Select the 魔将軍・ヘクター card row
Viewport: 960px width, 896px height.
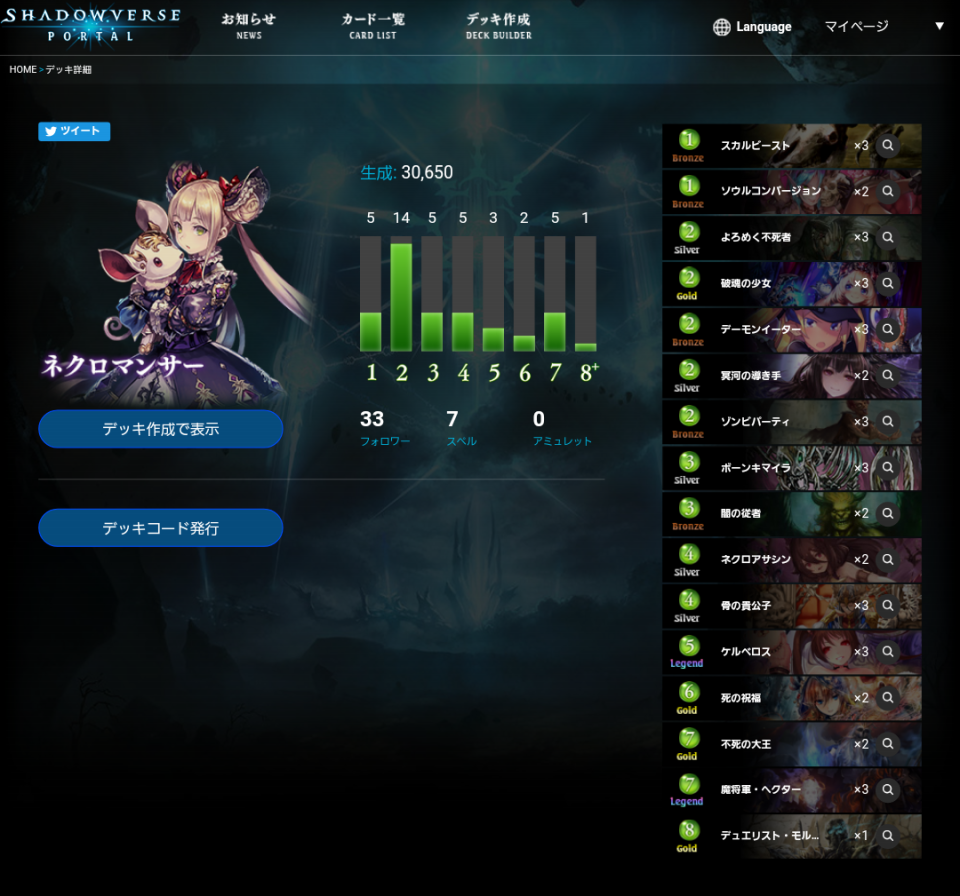tap(770, 790)
